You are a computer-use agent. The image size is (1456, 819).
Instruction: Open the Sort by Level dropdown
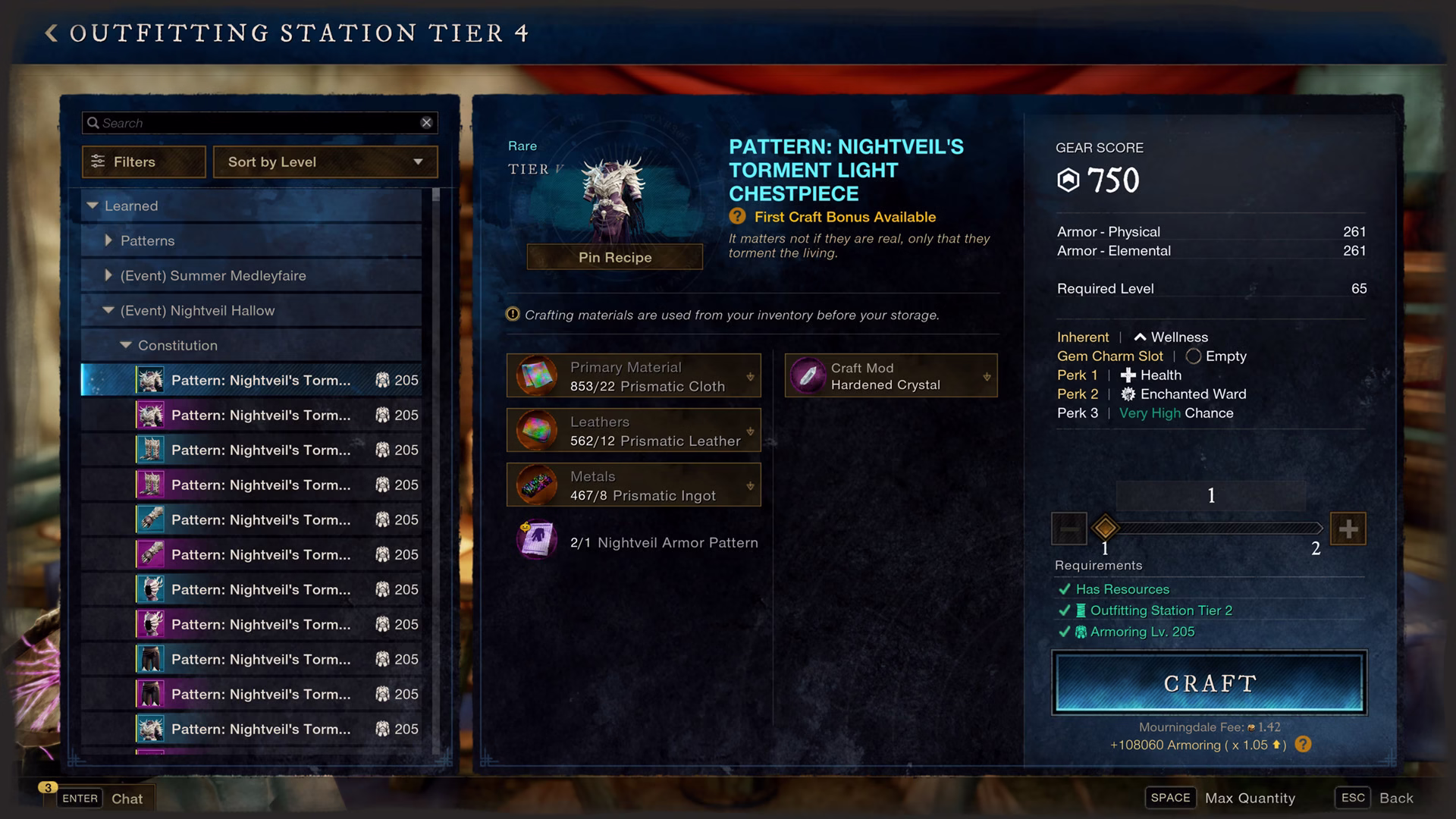(x=325, y=162)
